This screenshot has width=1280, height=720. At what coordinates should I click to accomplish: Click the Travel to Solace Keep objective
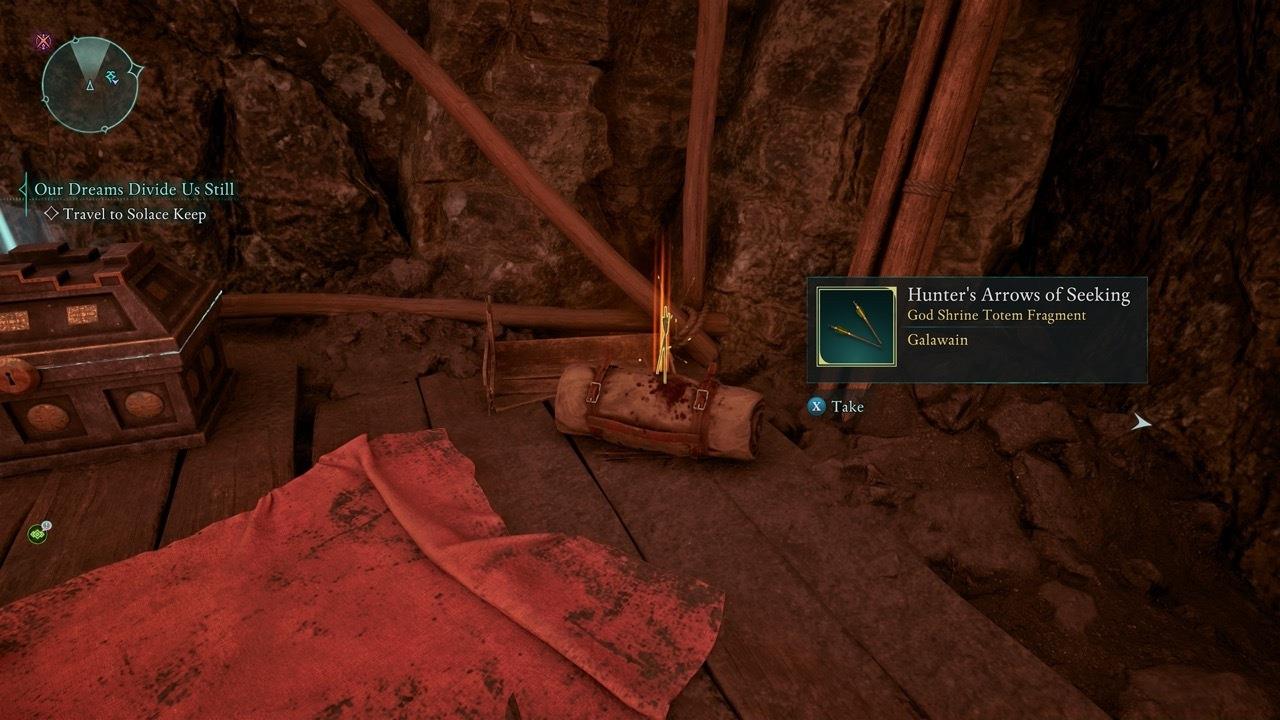[137, 214]
